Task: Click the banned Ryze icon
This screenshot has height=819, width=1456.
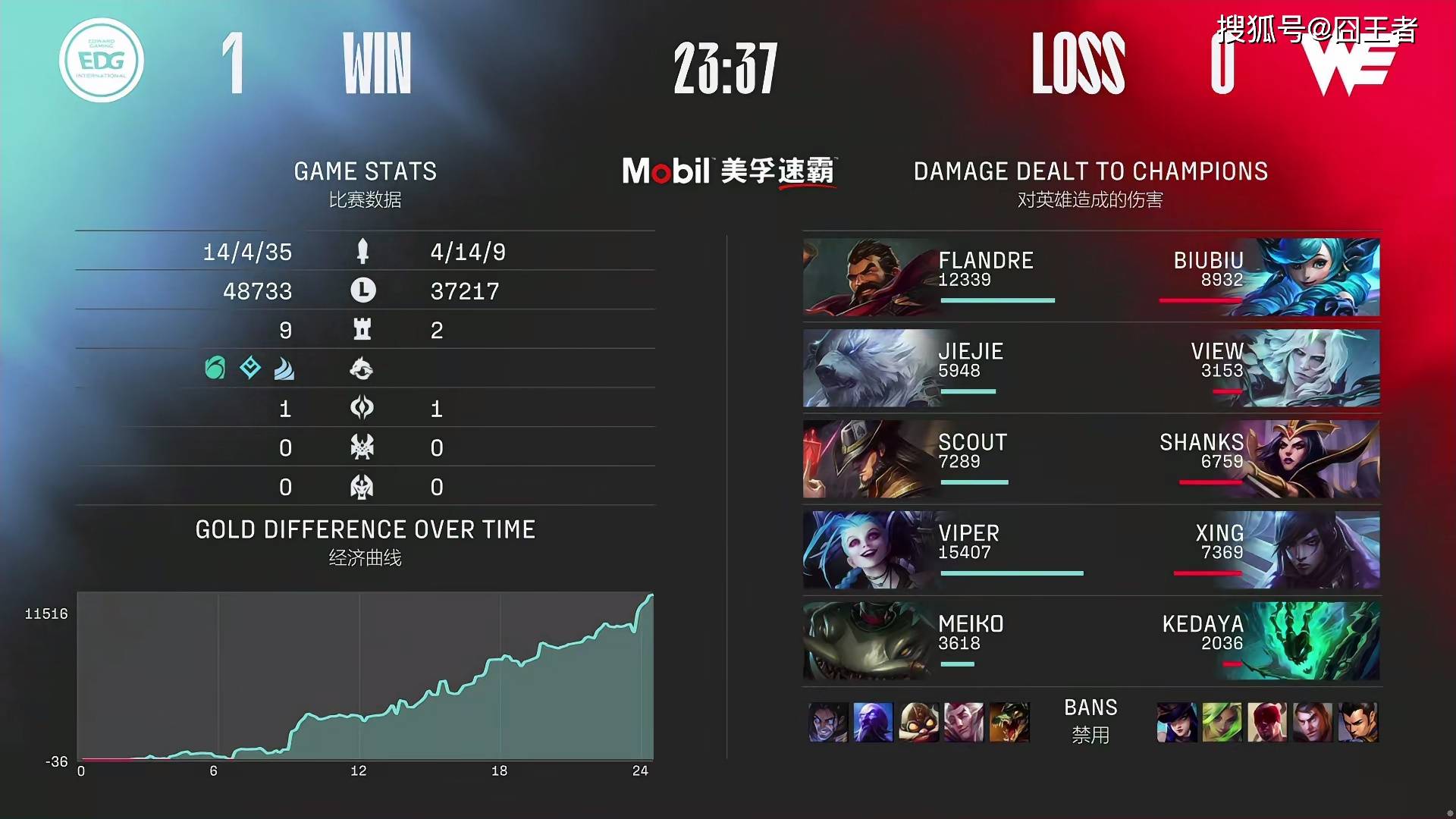Action: (x=873, y=722)
